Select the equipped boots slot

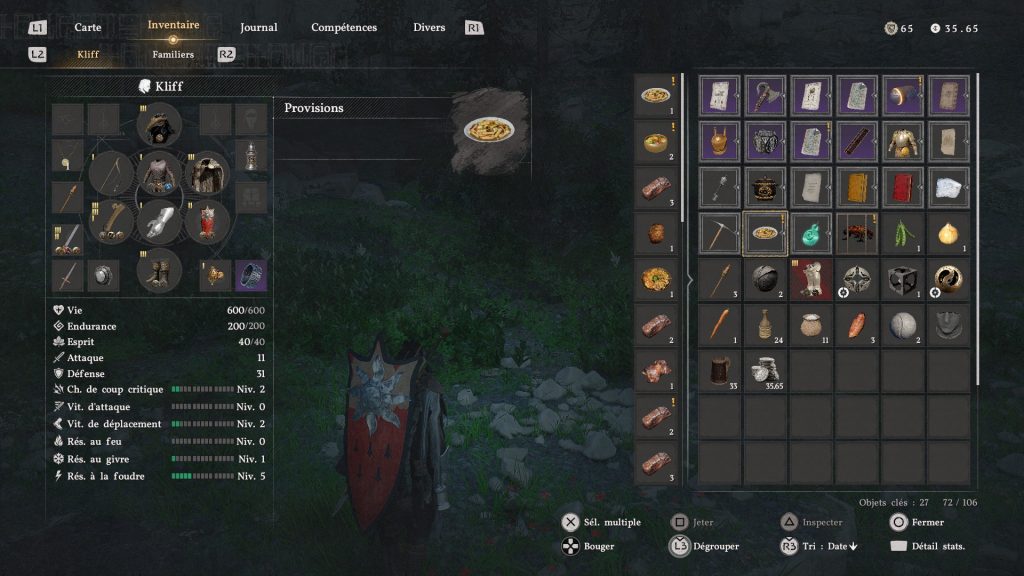point(158,269)
